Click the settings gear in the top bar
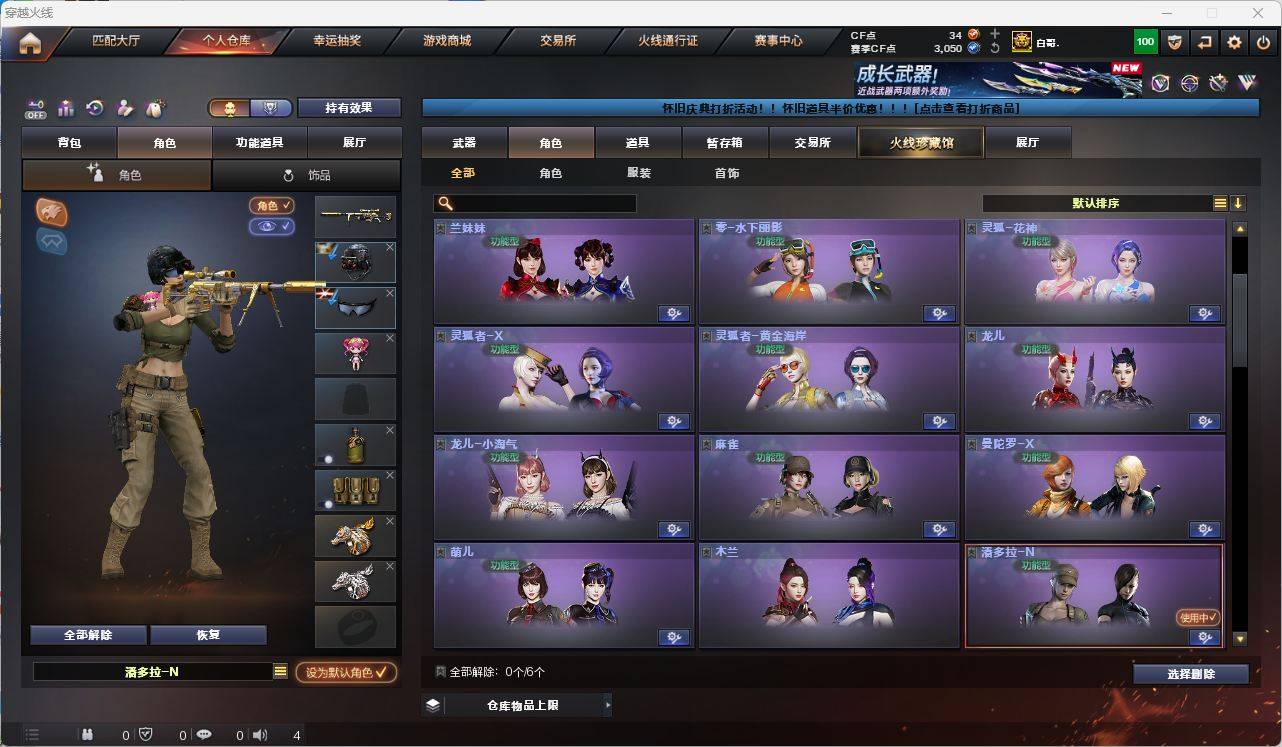Viewport: 1282px width, 747px height. click(x=1233, y=41)
